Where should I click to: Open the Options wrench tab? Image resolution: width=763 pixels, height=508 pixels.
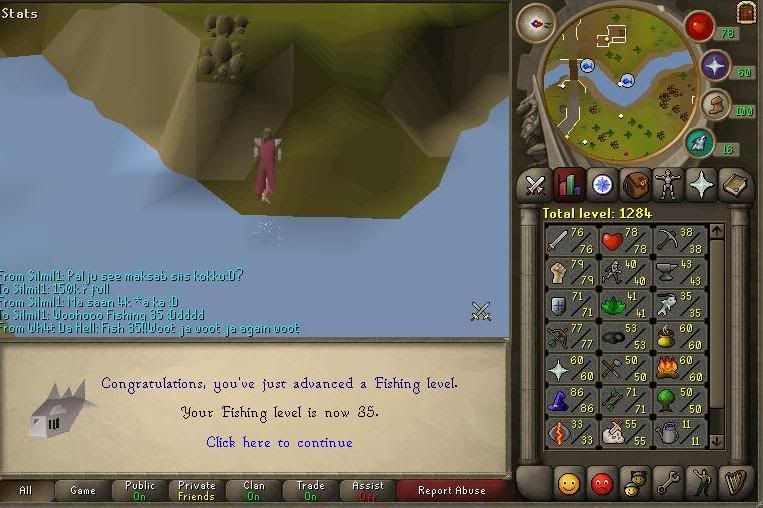(x=669, y=483)
